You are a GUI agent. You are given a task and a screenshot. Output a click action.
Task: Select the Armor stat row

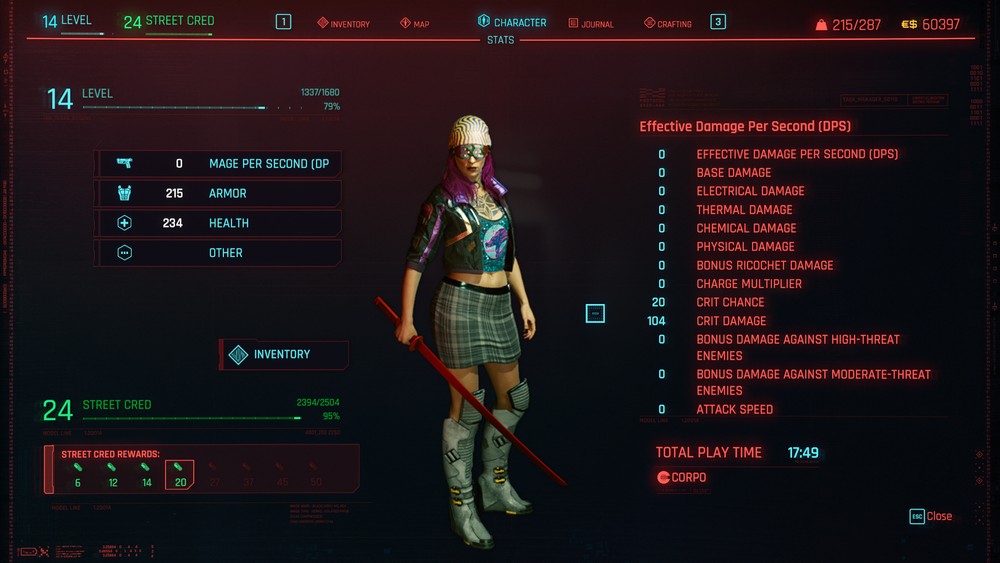[x=218, y=193]
